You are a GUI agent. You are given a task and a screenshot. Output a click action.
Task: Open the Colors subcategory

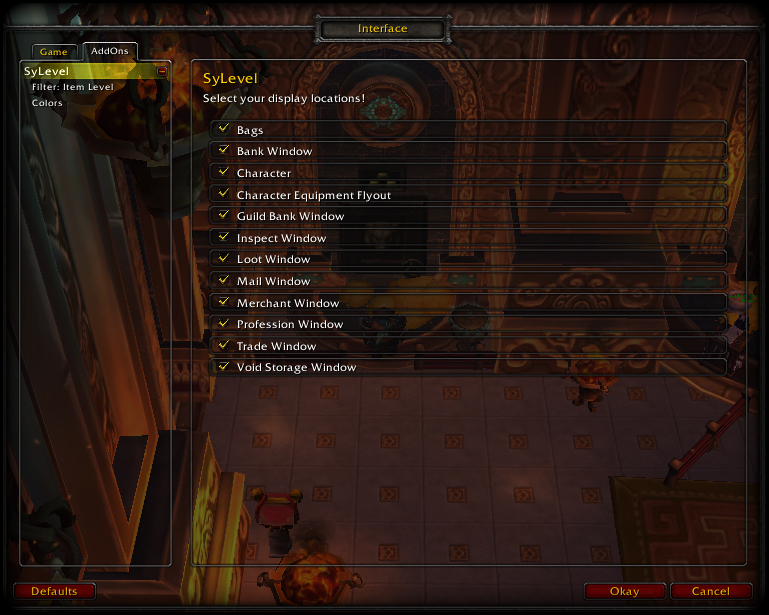(x=47, y=103)
